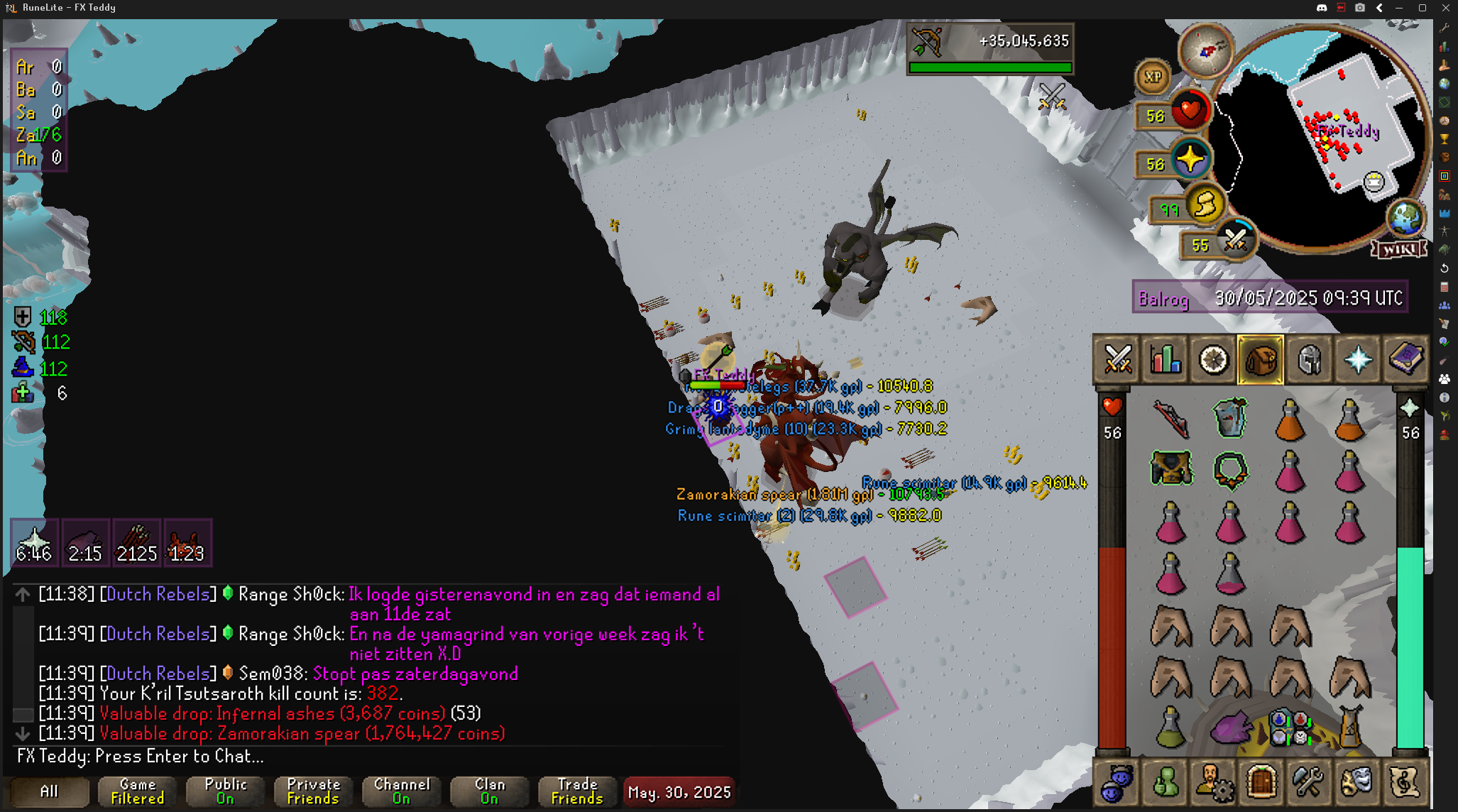The image size is (1458, 812).
Task: Open the Logout door tab
Action: click(1261, 782)
